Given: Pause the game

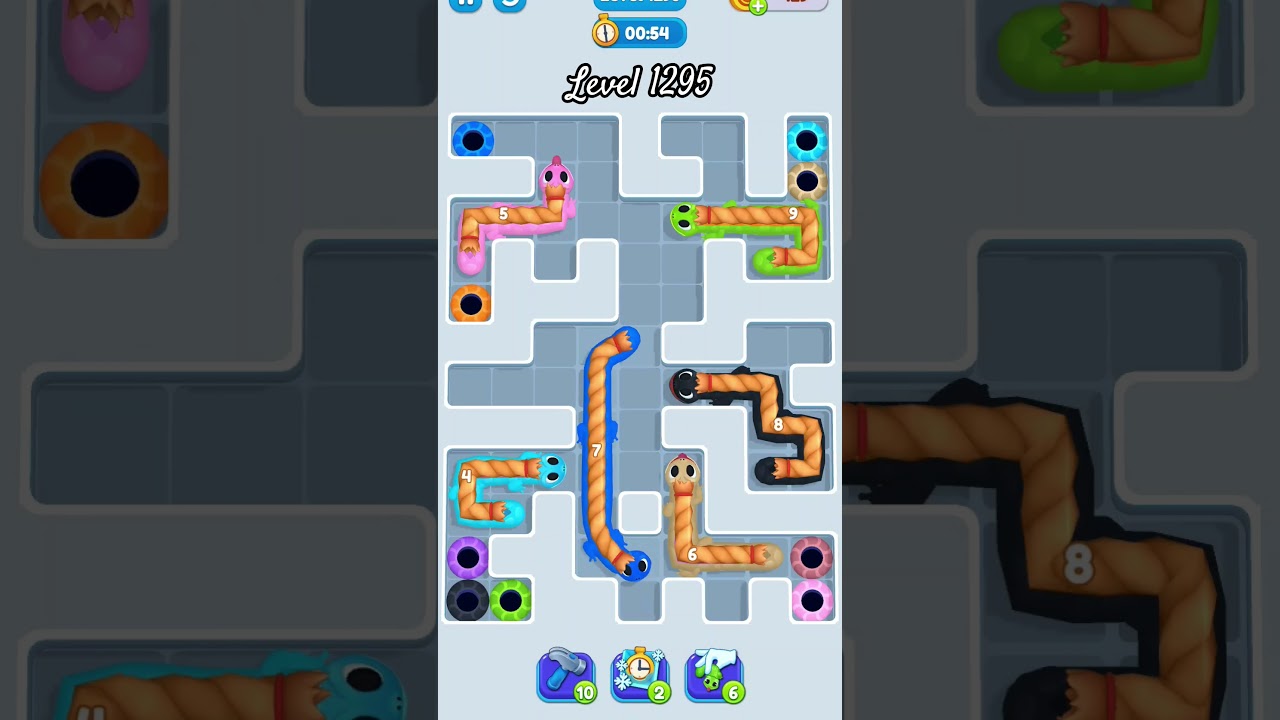Looking at the screenshot, I should (464, 4).
